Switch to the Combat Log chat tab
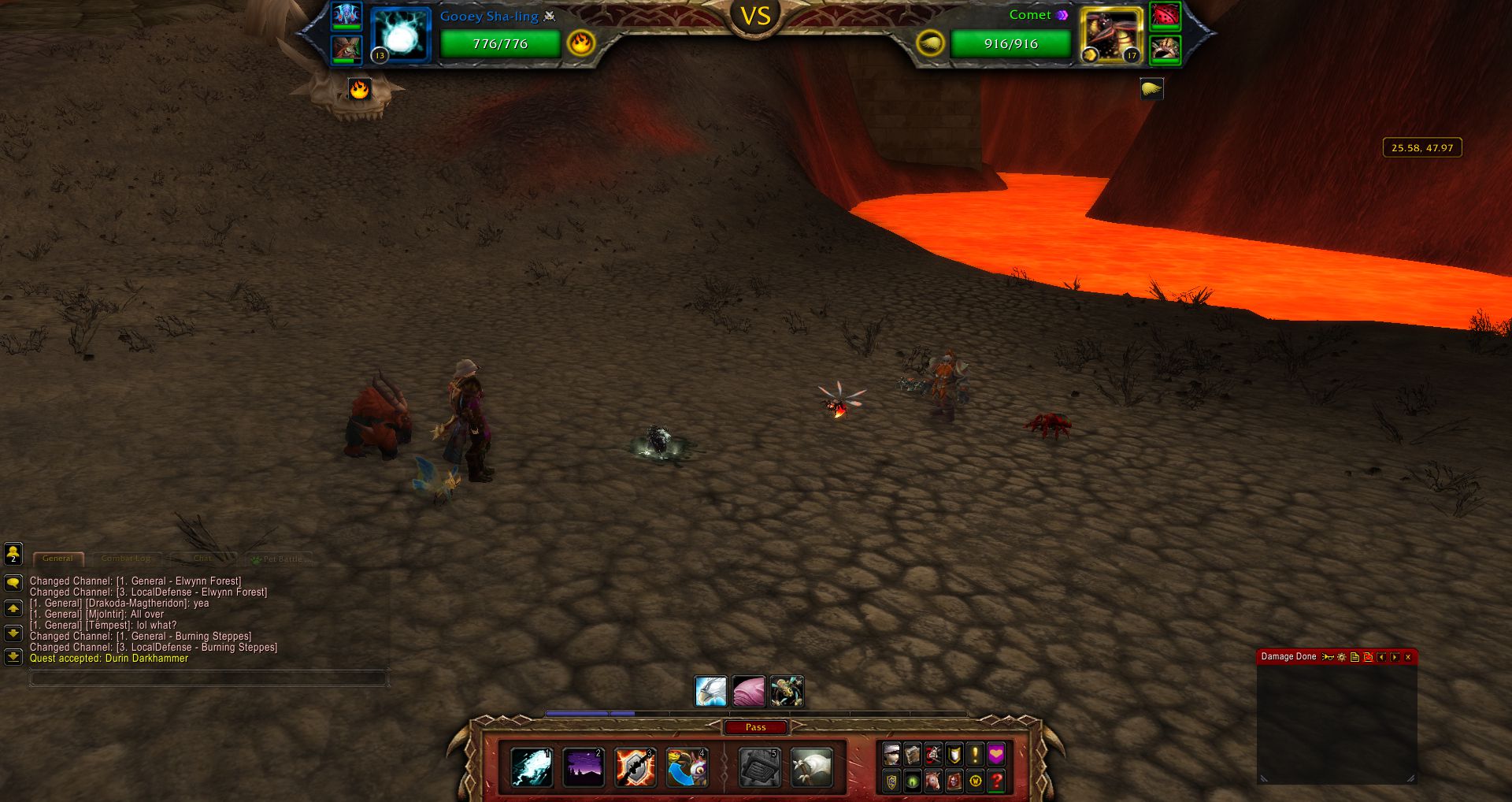 [126, 559]
